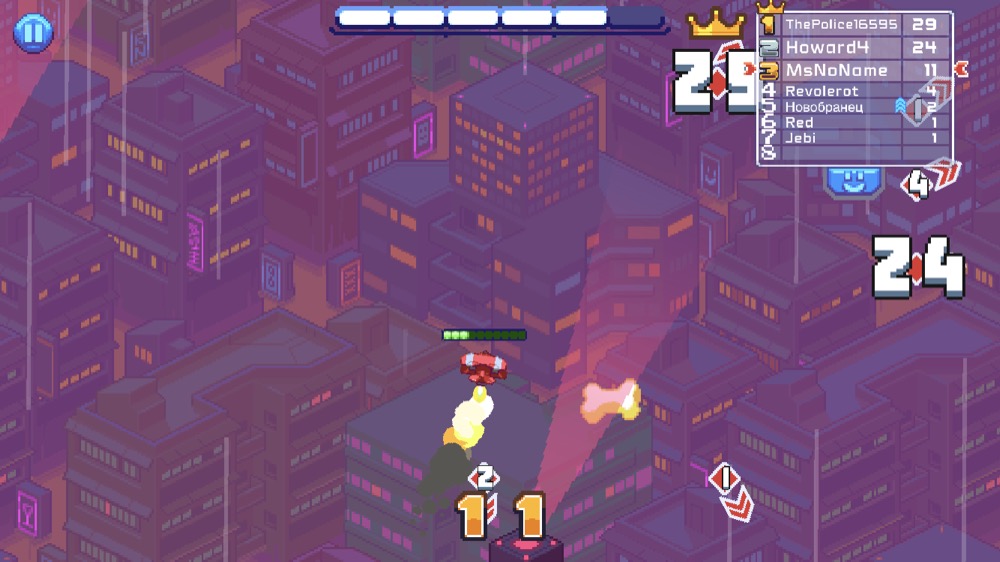The height and width of the screenshot is (562, 1000).
Task: Select Howard4 row in the leaderboard
Action: click(855, 47)
